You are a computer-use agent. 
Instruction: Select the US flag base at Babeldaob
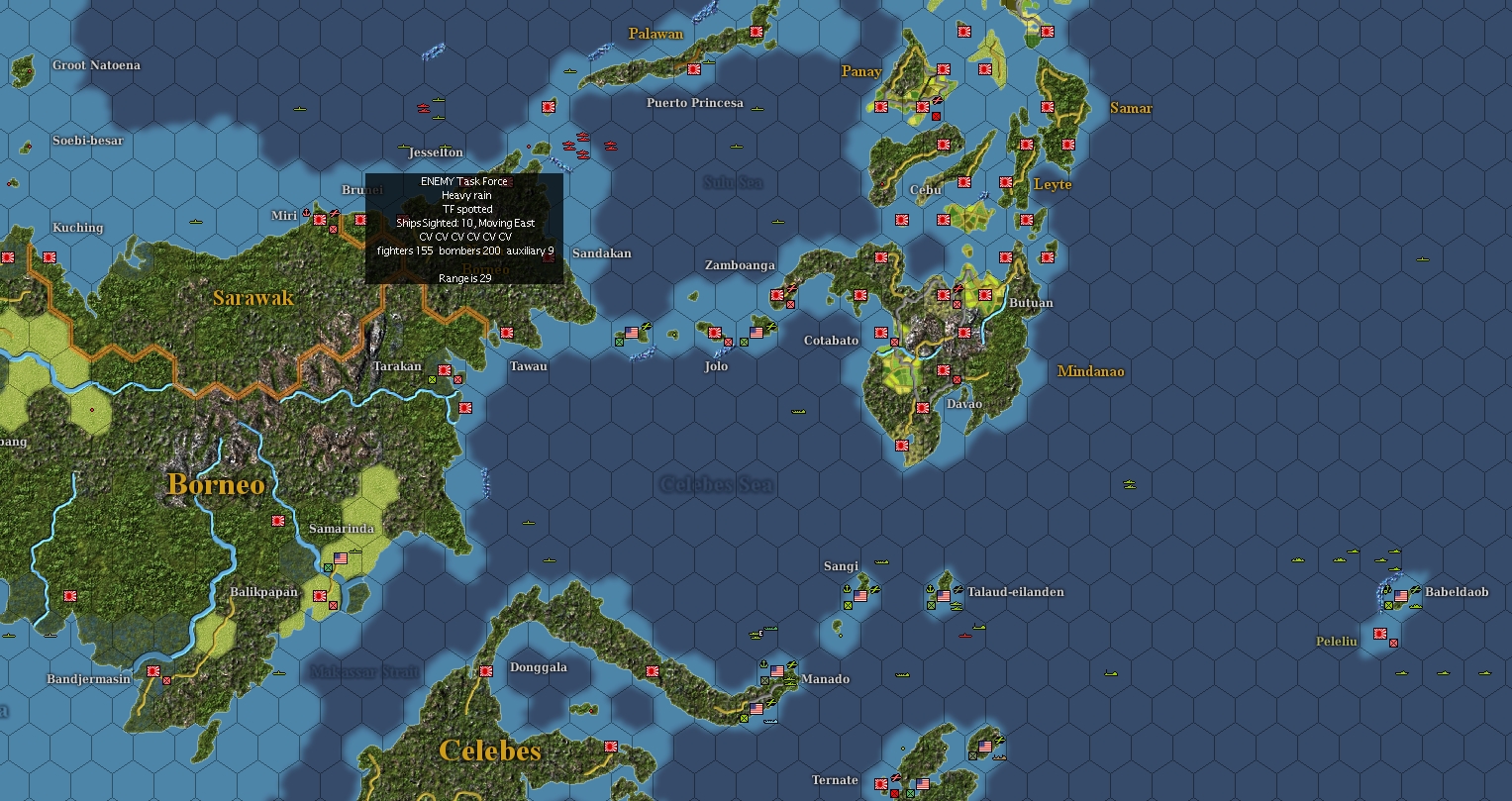[1400, 596]
